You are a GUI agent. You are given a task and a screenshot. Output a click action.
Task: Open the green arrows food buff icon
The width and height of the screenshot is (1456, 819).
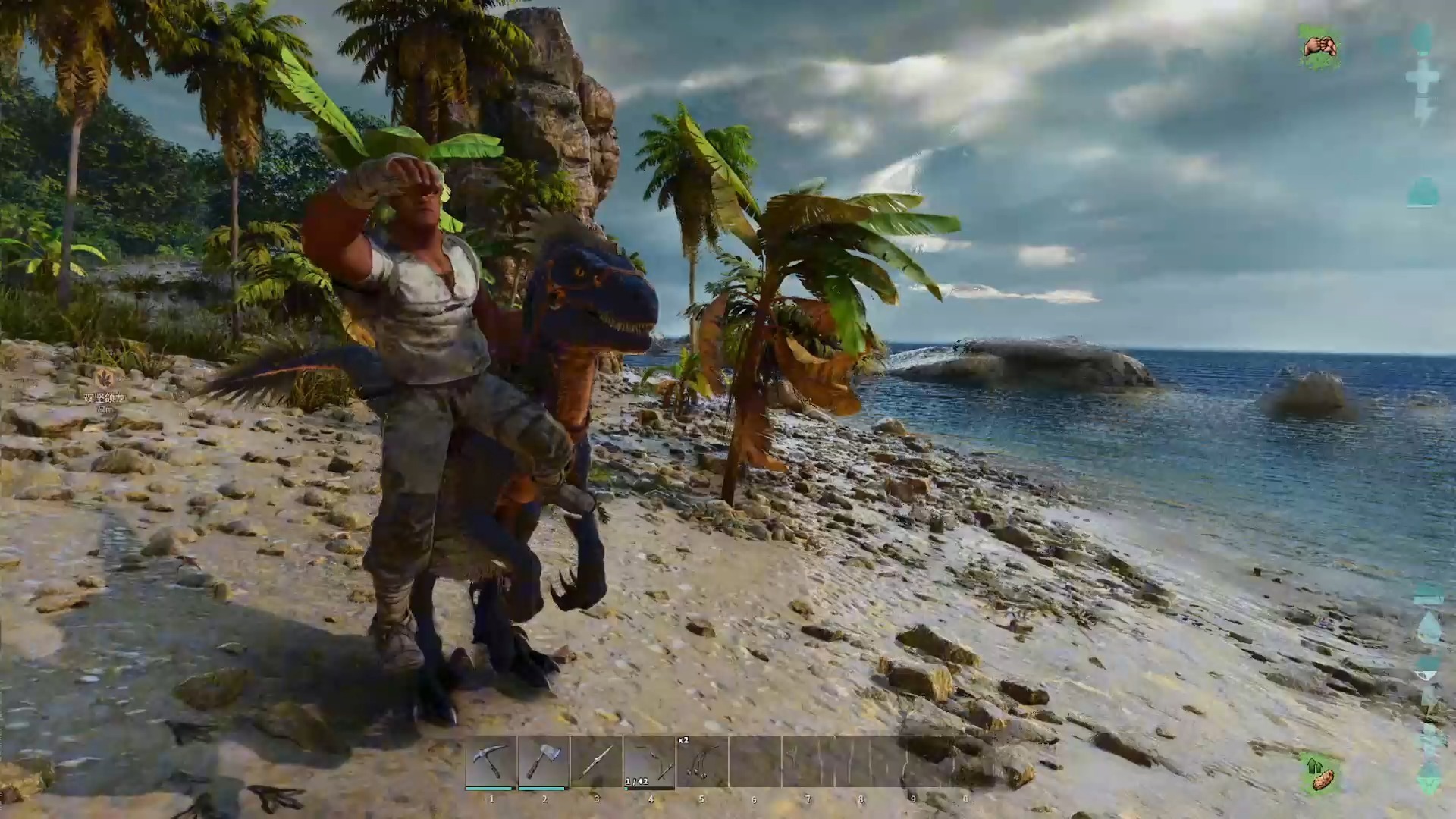[x=1320, y=774]
